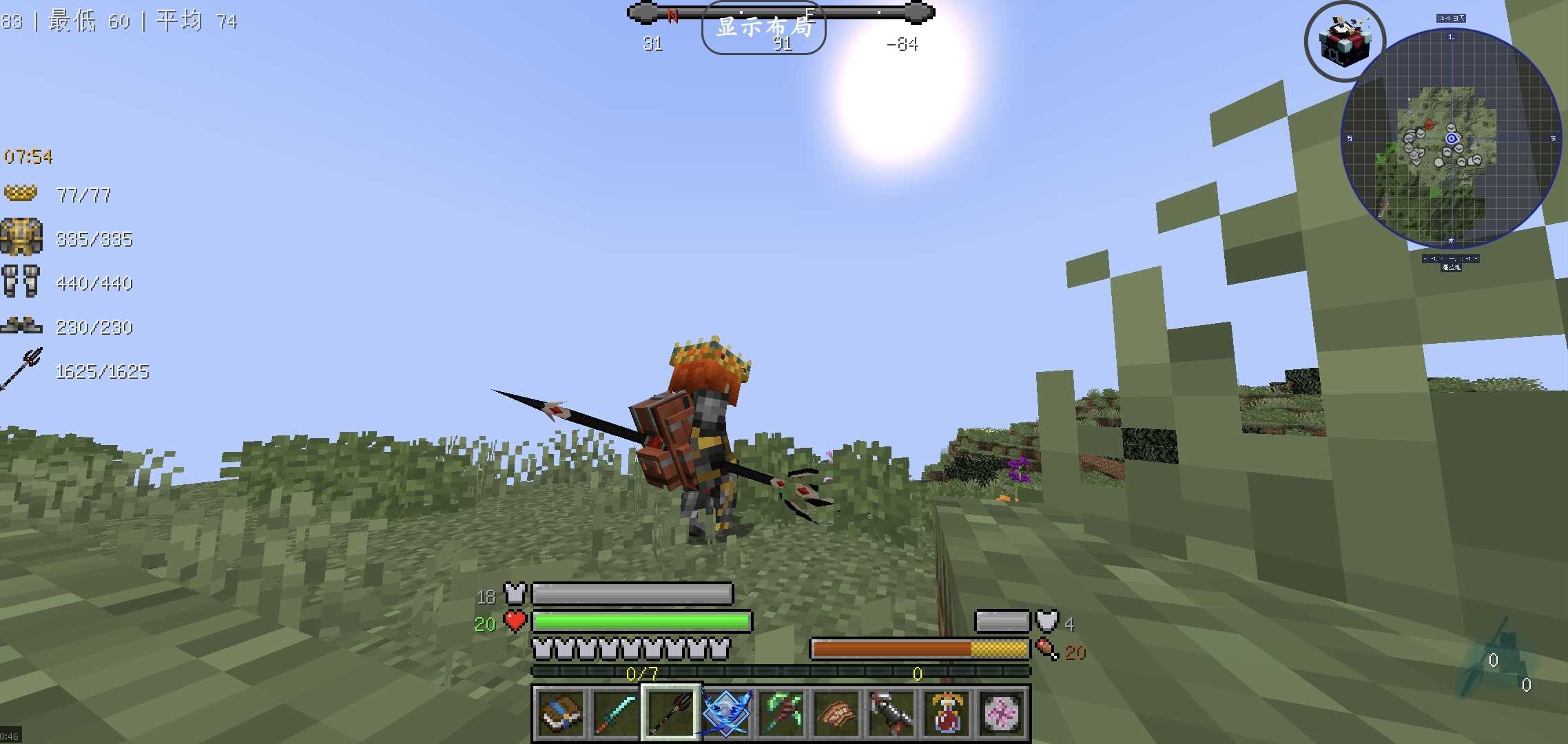
Task: Click the block character icon beside minimap
Action: [x=1345, y=41]
